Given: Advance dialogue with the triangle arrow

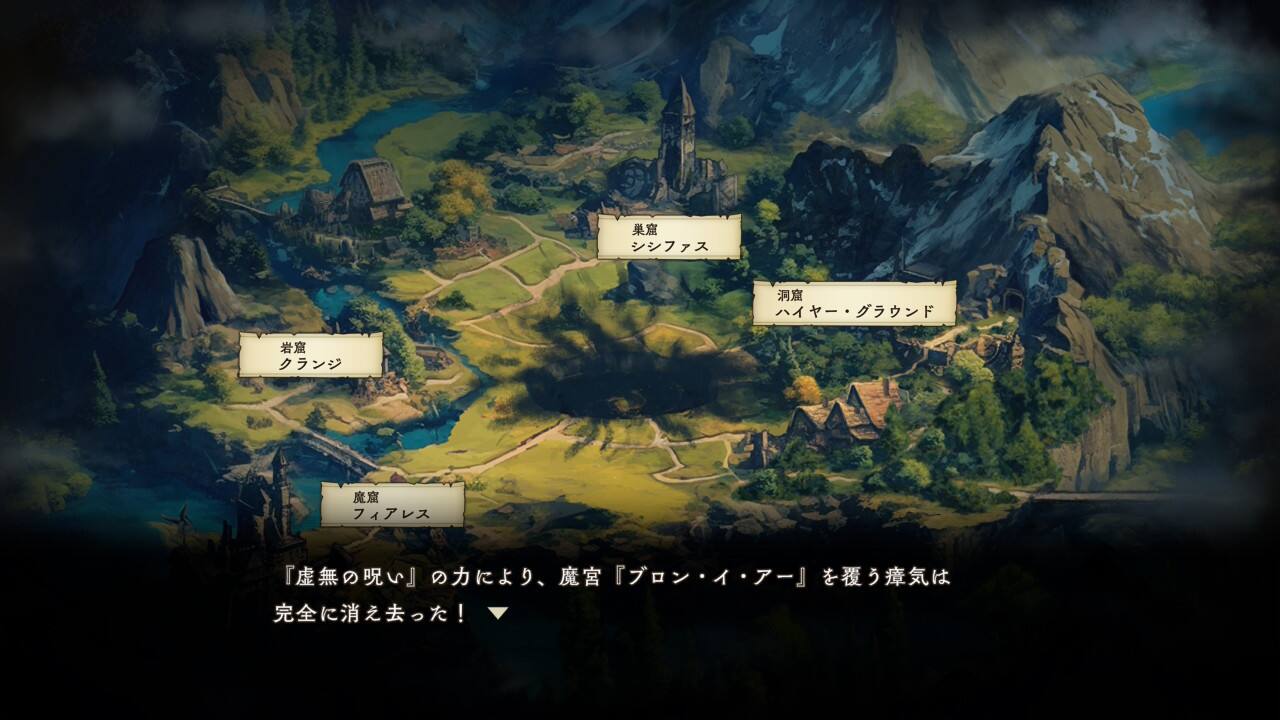Looking at the screenshot, I should pyautogui.click(x=498, y=613).
